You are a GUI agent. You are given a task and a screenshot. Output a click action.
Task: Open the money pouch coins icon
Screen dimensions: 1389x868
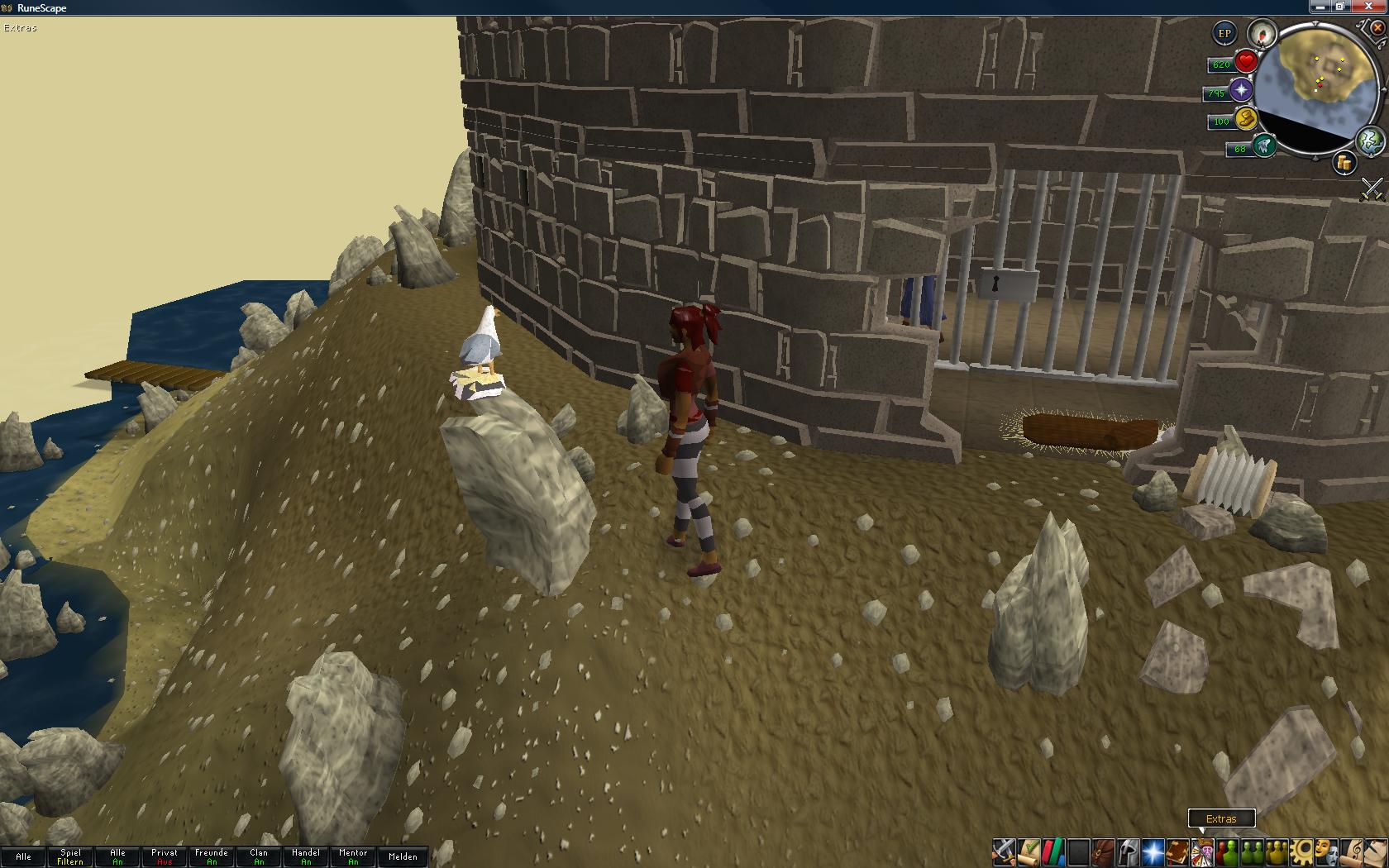click(x=1344, y=163)
